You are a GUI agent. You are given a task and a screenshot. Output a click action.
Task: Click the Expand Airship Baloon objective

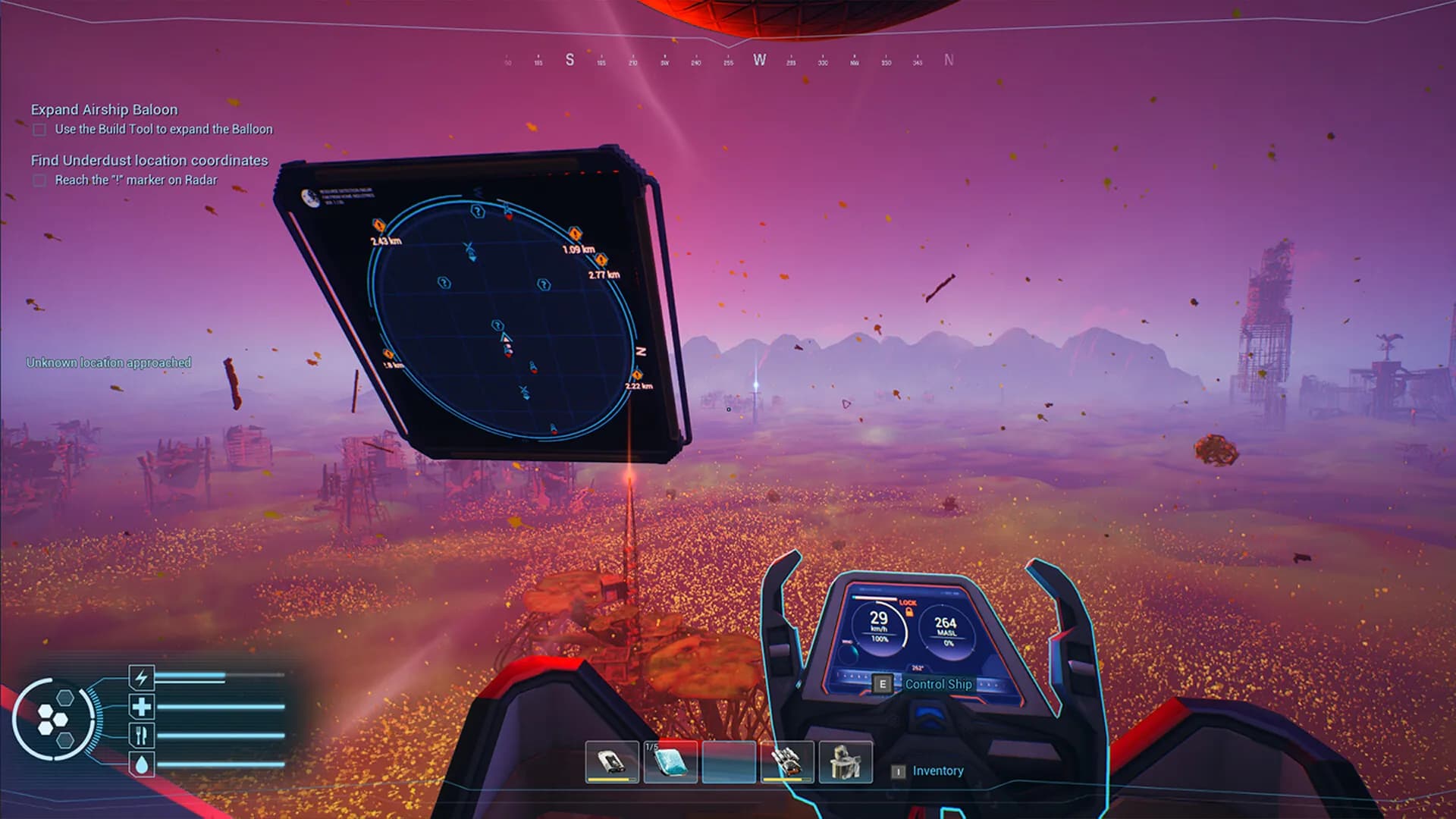click(x=104, y=109)
